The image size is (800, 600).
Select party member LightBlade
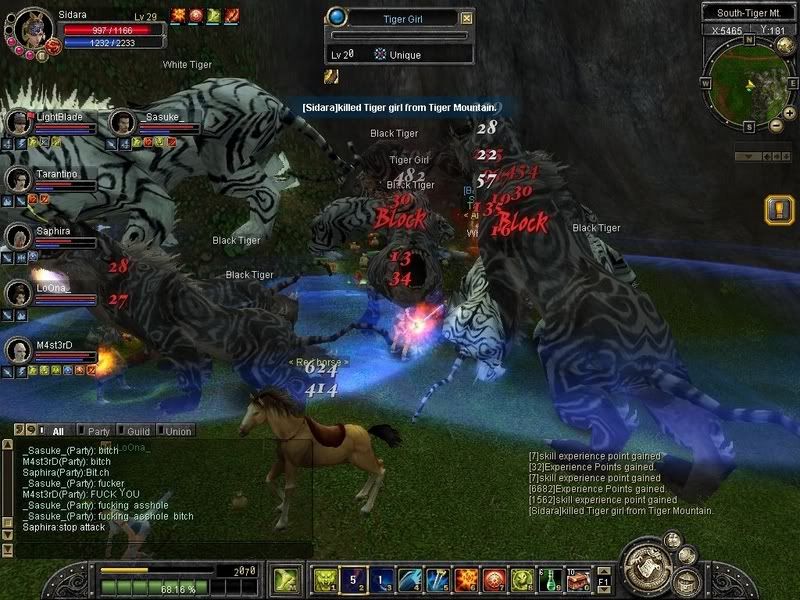pyautogui.click(x=18, y=123)
